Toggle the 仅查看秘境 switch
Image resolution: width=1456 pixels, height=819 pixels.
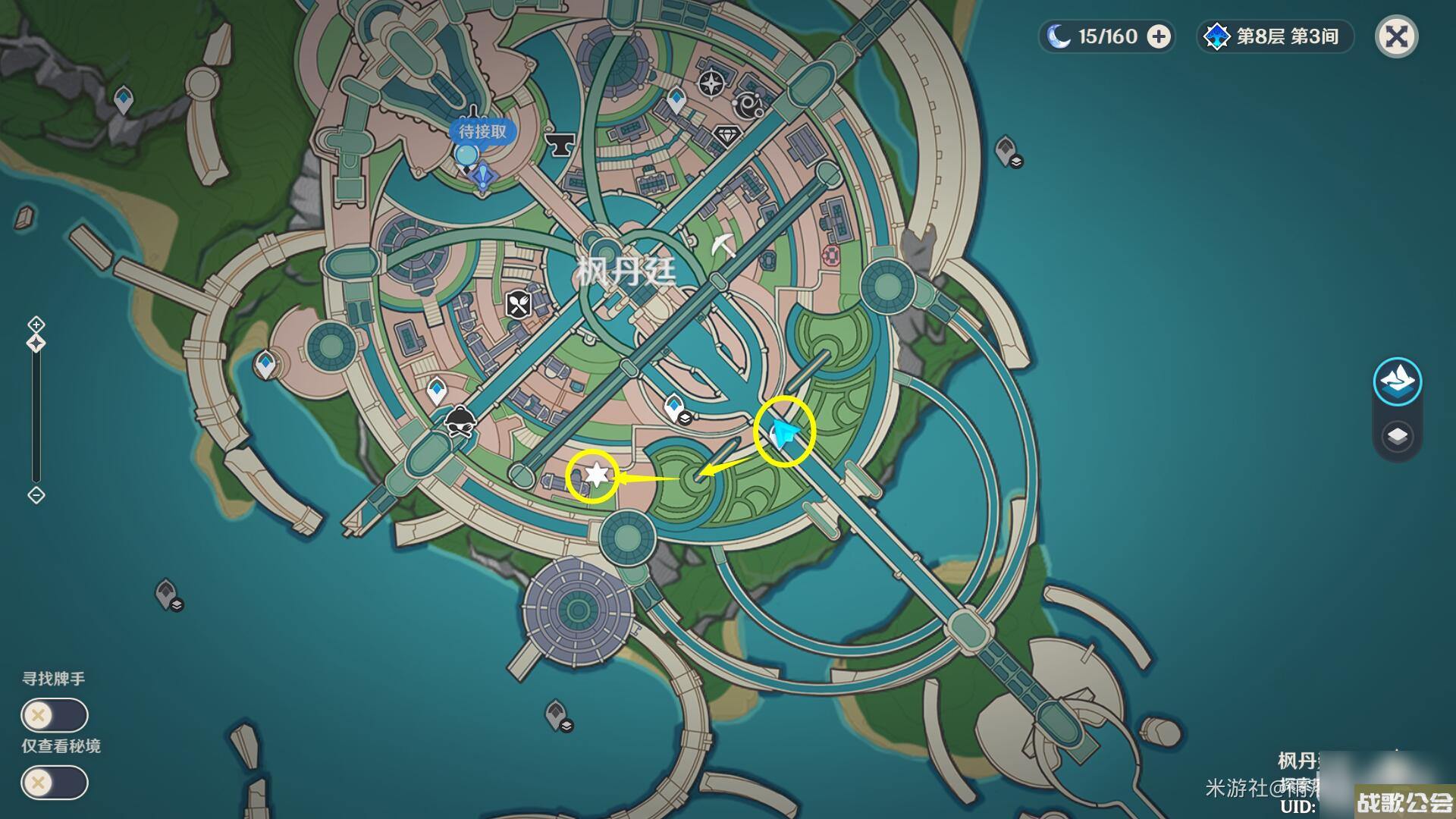(55, 783)
